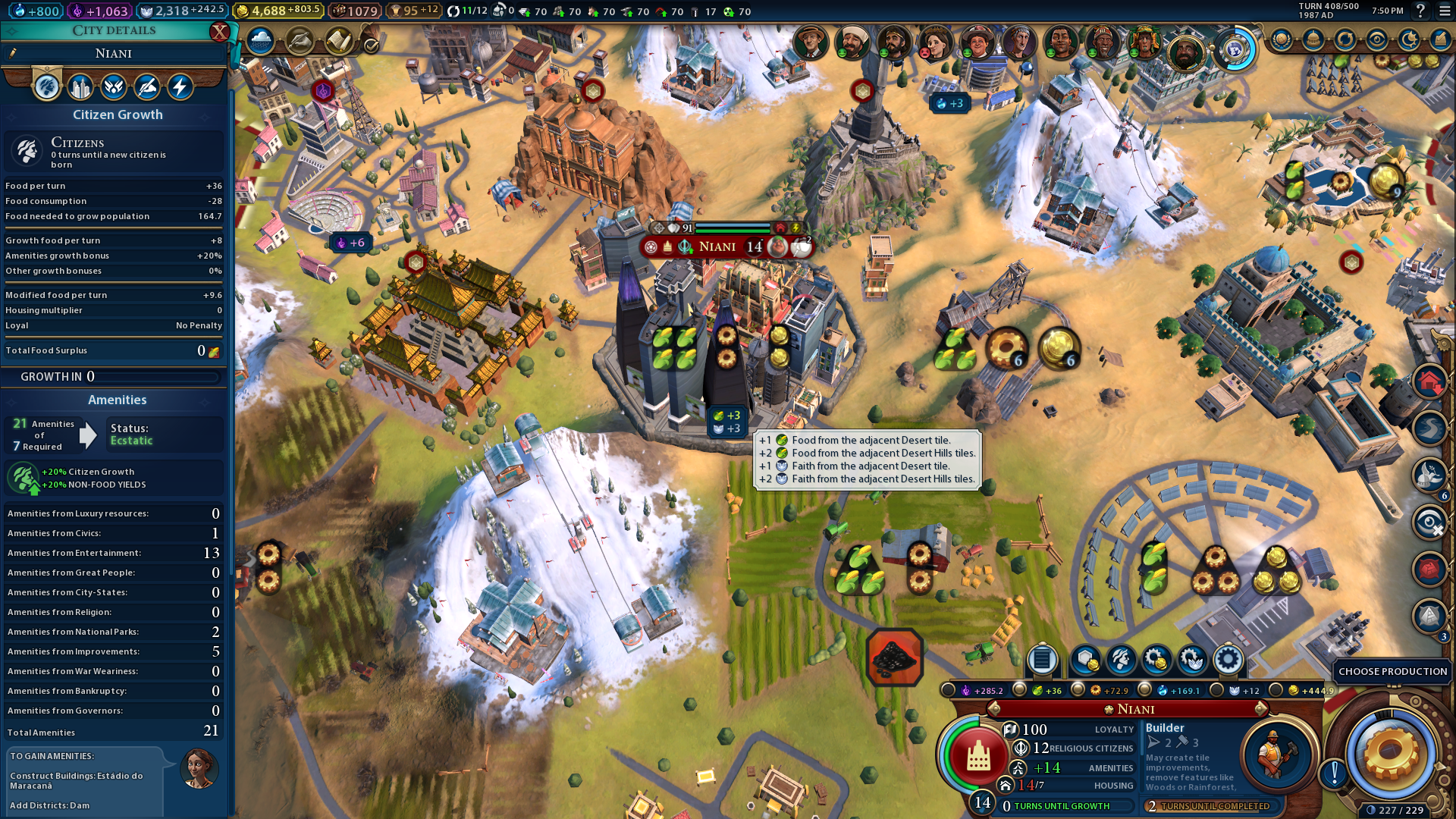The image size is (1456, 819).
Task: Click the Niani city banner
Action: point(717,246)
